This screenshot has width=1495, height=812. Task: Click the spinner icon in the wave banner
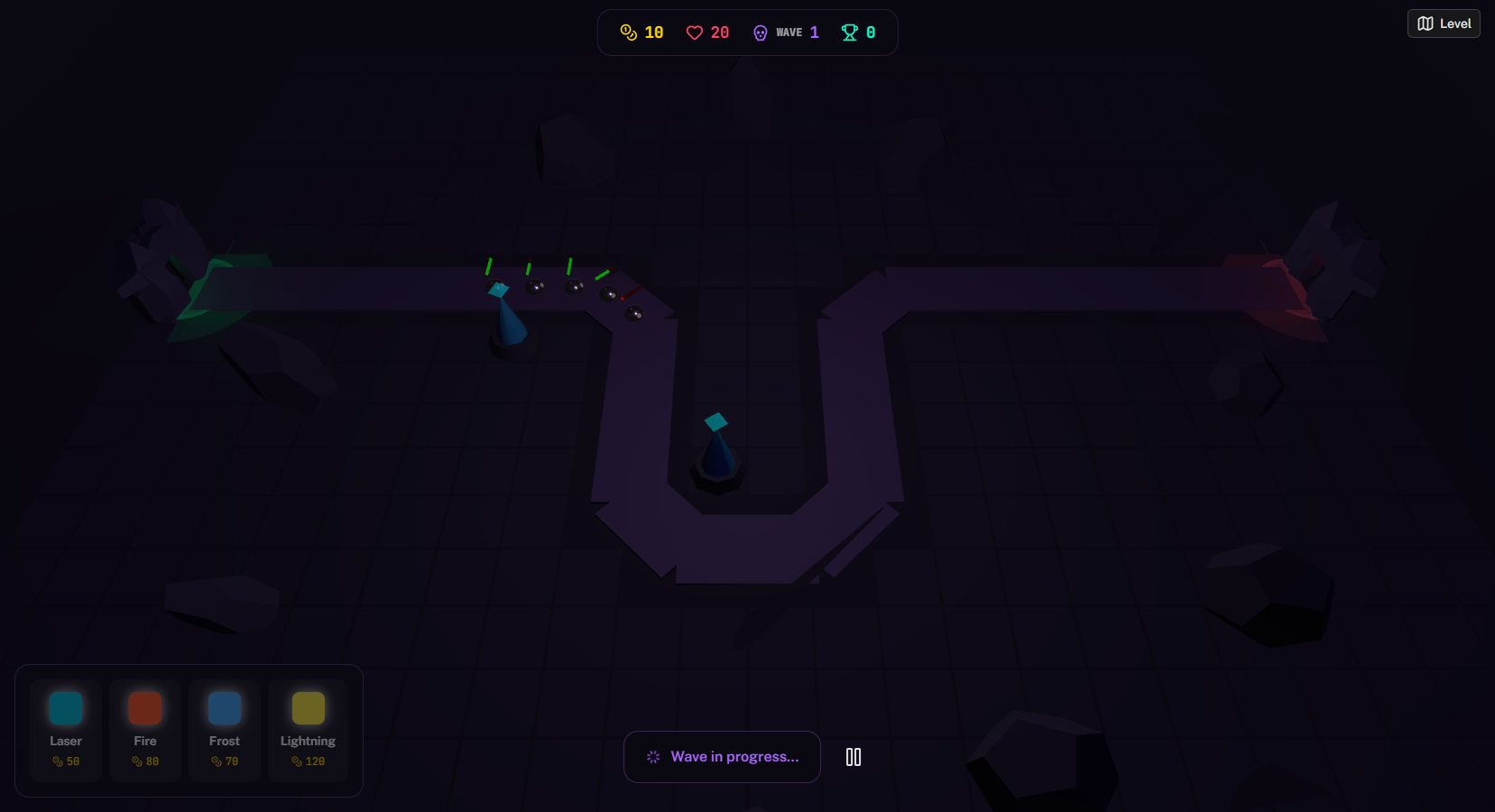652,757
